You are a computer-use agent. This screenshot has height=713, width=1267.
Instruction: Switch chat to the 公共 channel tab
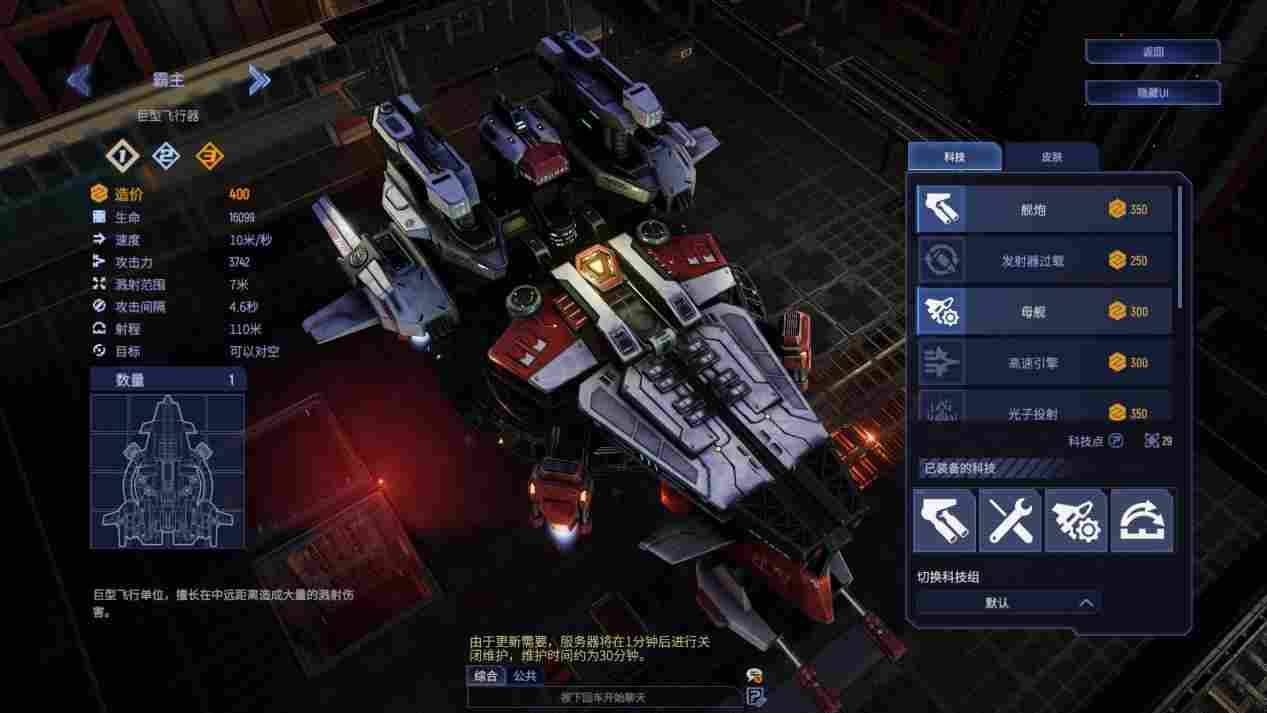tap(524, 676)
